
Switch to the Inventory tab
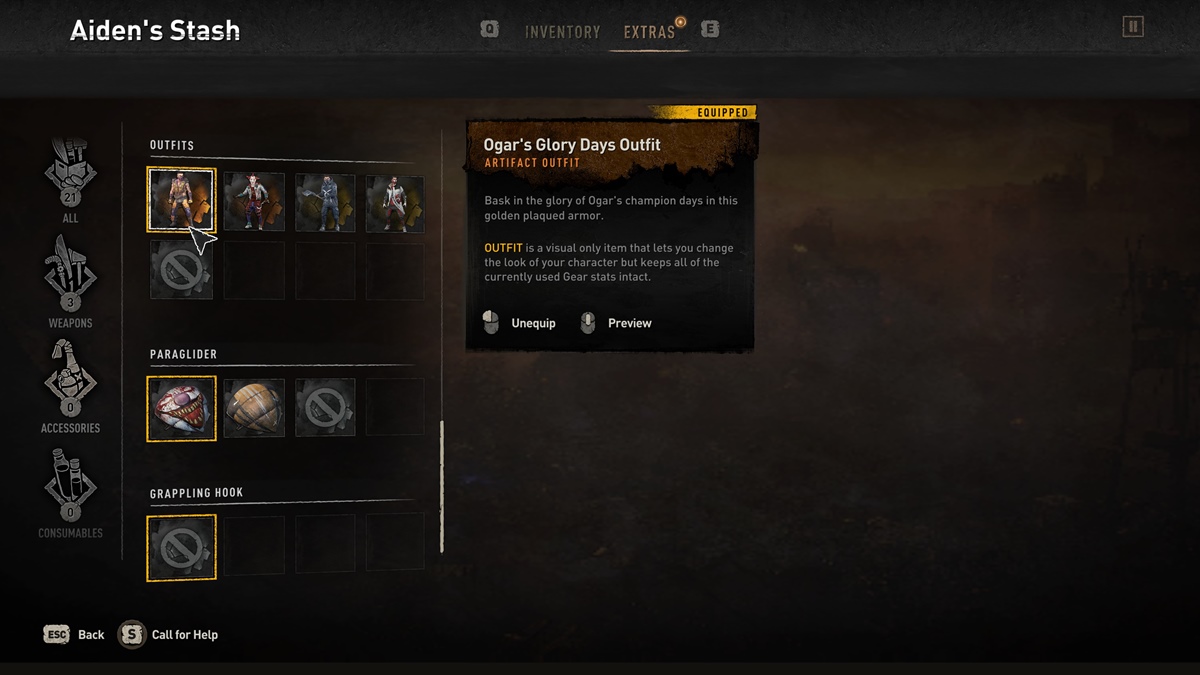tap(562, 32)
